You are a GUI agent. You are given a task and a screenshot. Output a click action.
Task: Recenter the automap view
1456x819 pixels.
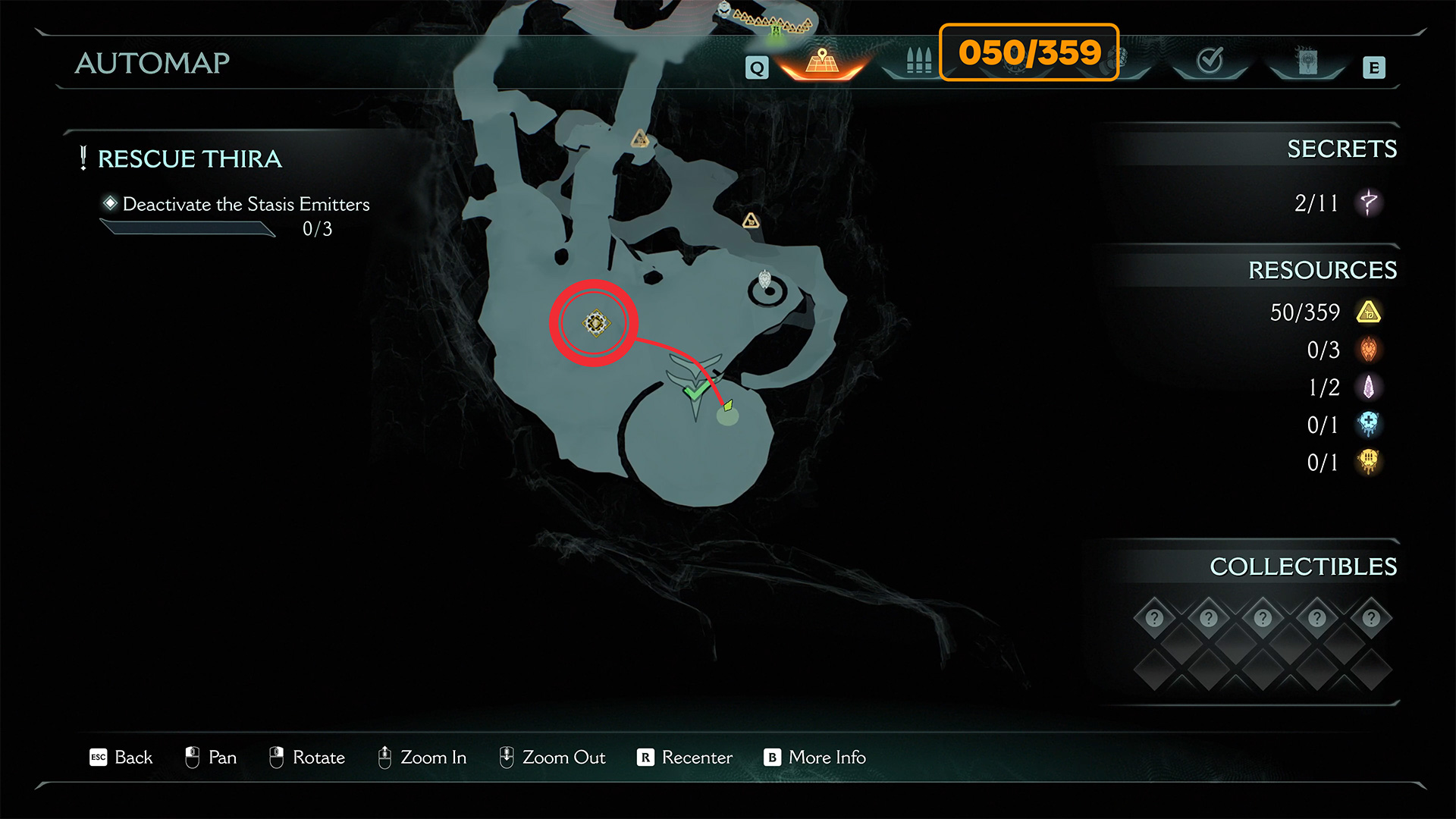coord(685,758)
